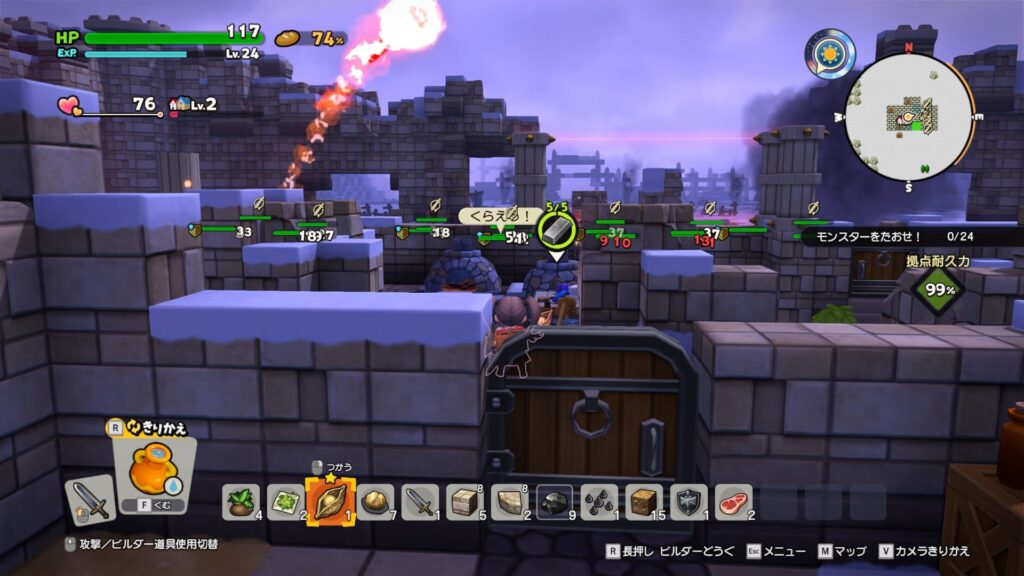Screen dimensions: 1024x576
Task: Choose the bread roll hotbar slot
Action: pos(376,501)
